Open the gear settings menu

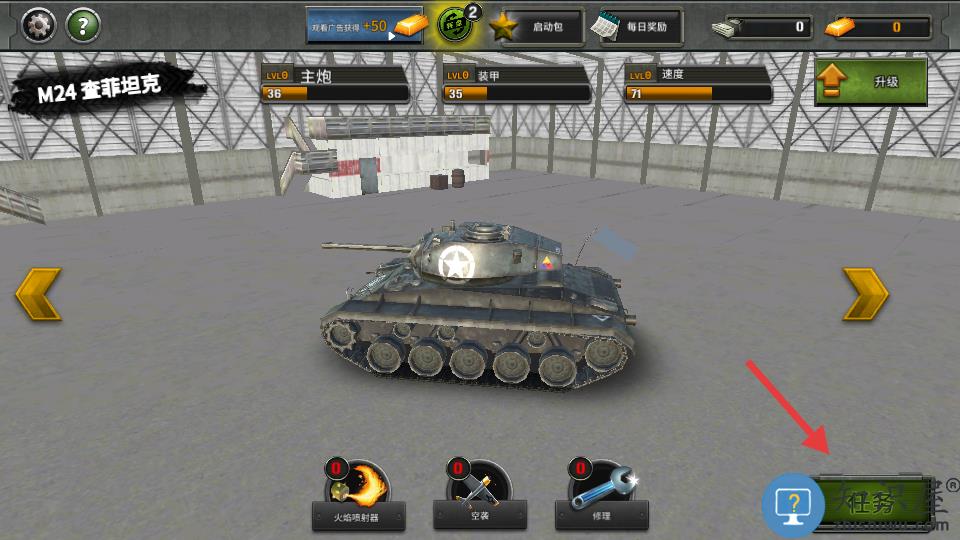(38, 25)
